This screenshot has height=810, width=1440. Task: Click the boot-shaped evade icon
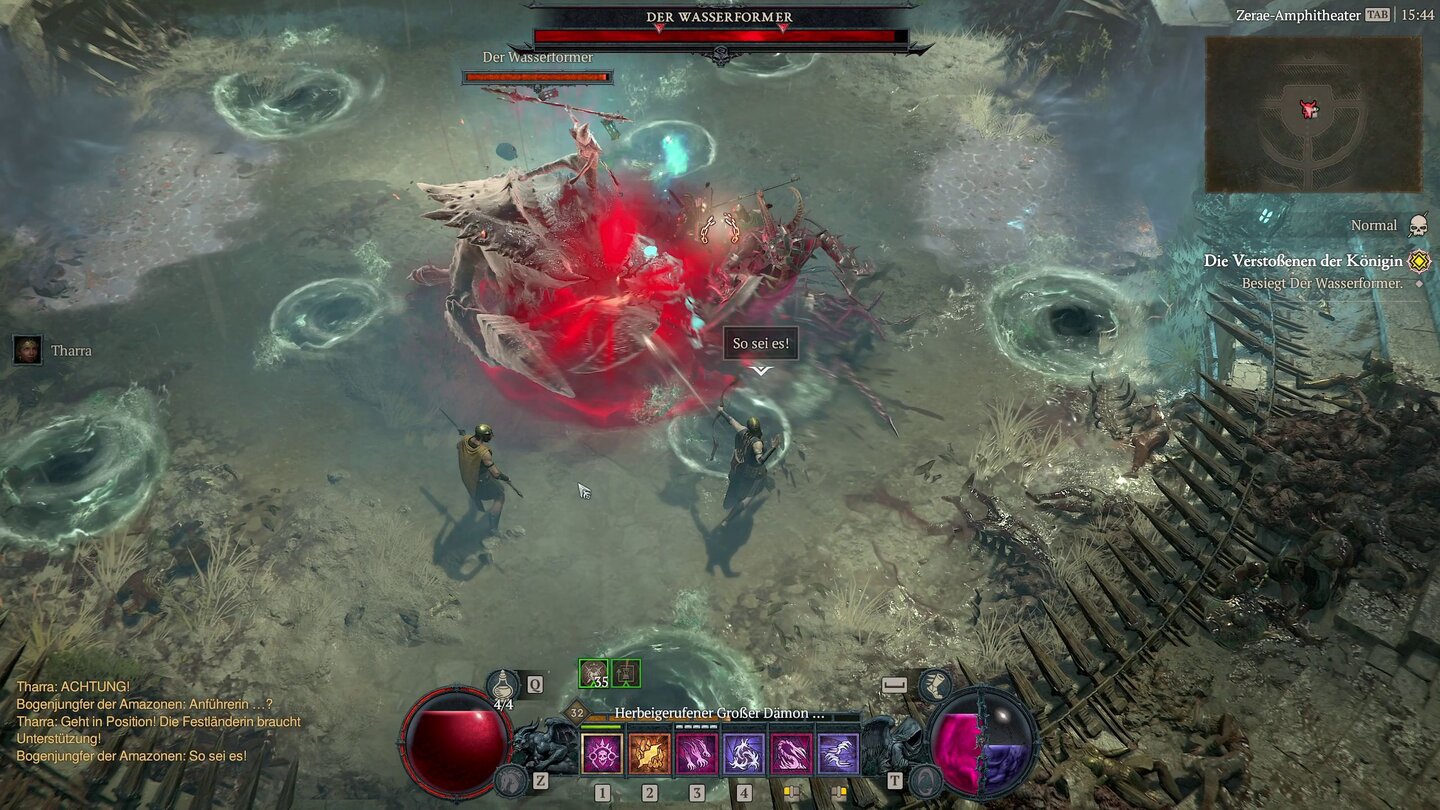(935, 687)
